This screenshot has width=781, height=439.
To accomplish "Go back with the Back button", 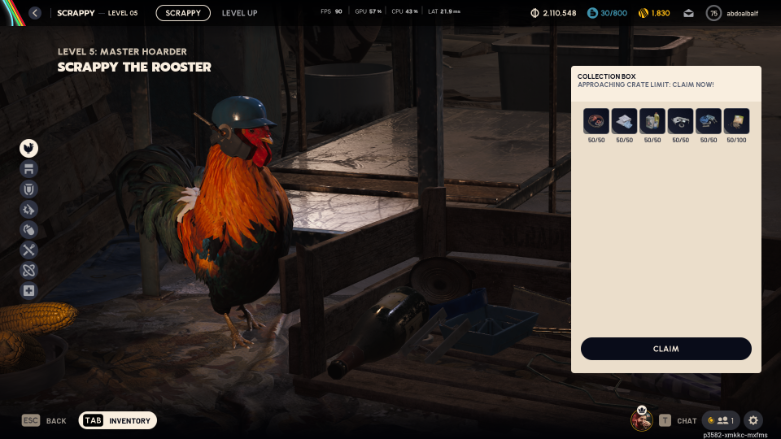I will point(45,421).
